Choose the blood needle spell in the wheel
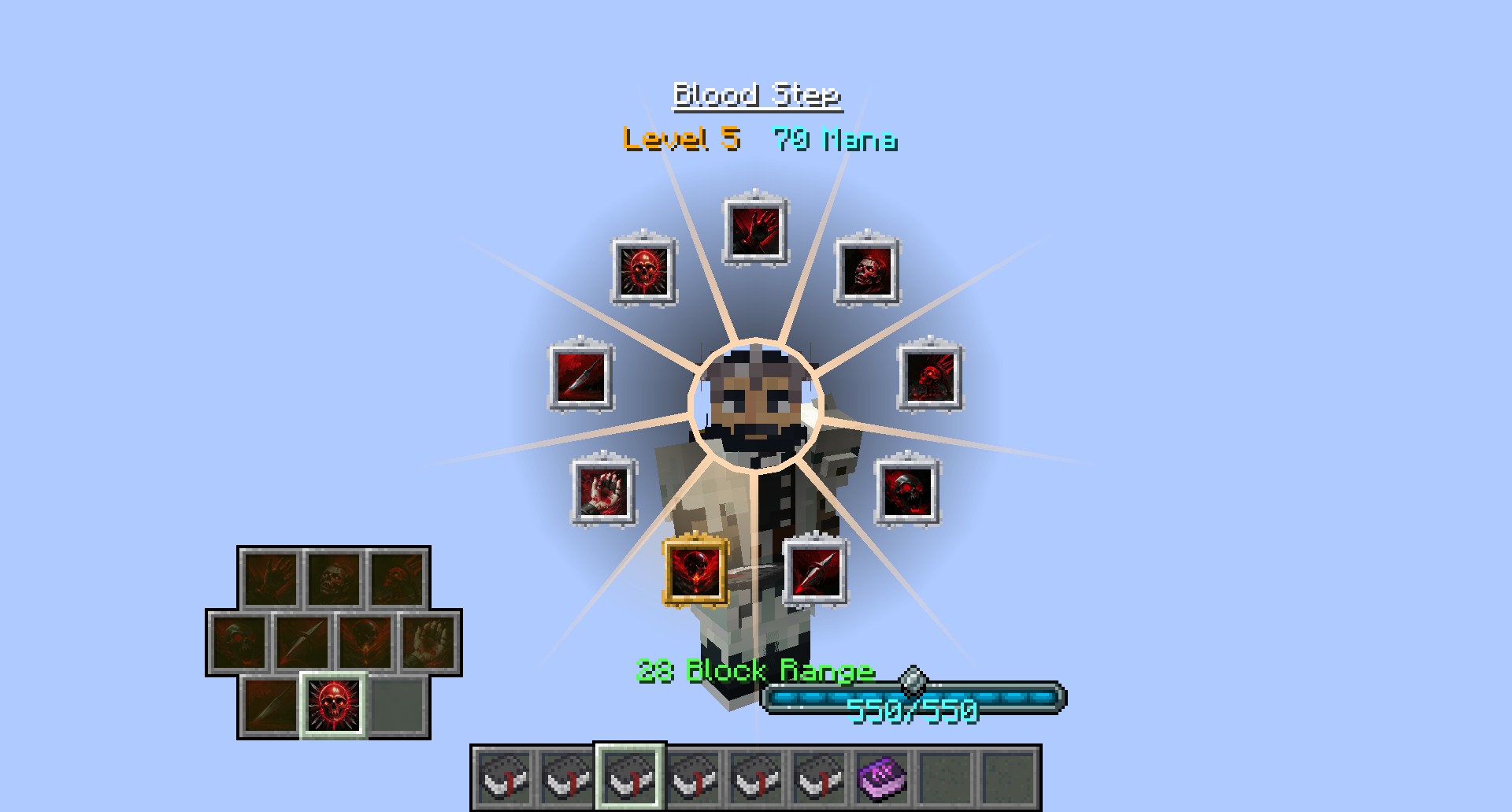Screen dimensions: 1512x812 (x=816, y=570)
